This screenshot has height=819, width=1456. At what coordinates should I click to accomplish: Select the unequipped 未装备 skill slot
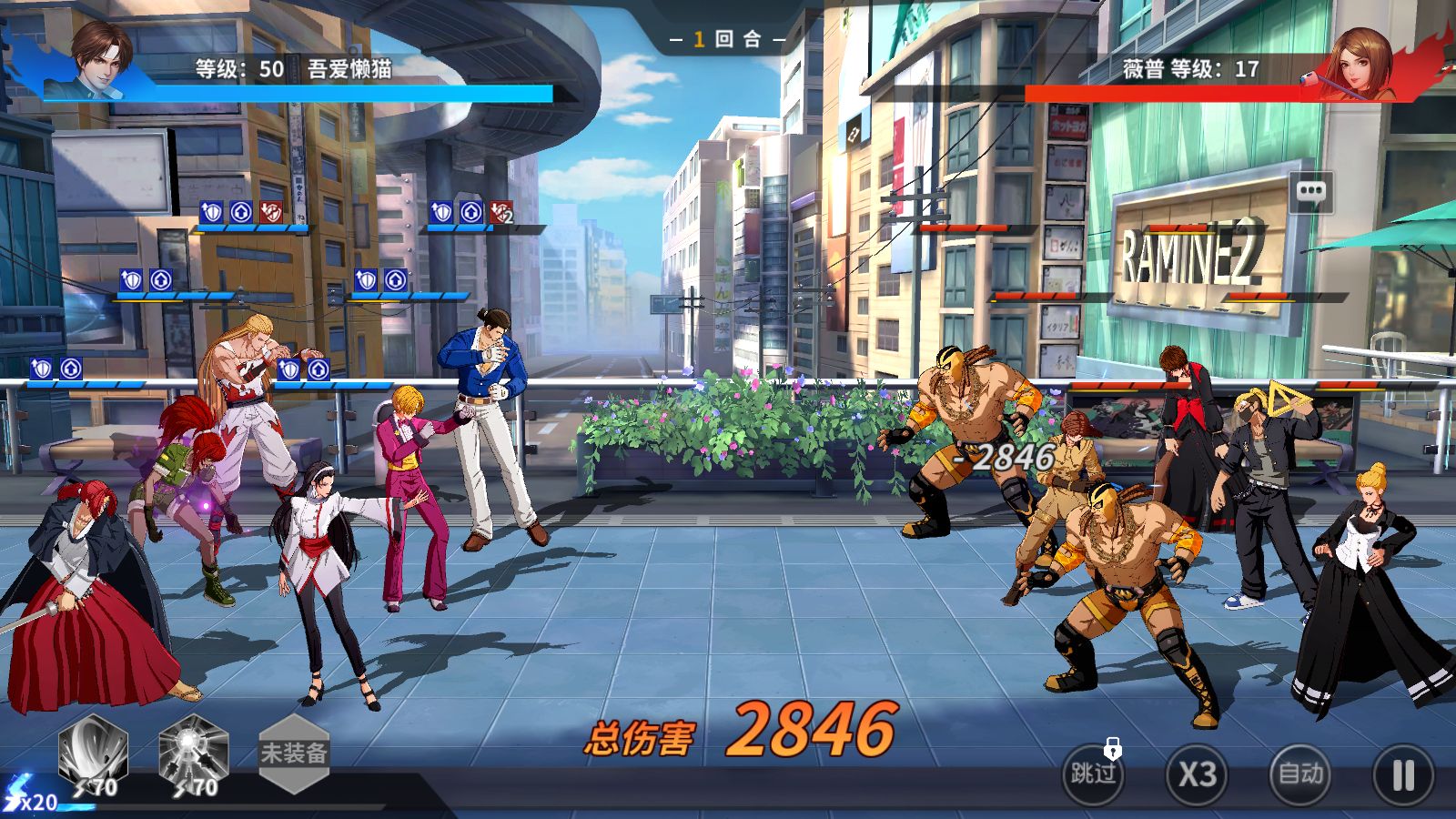coord(294,753)
